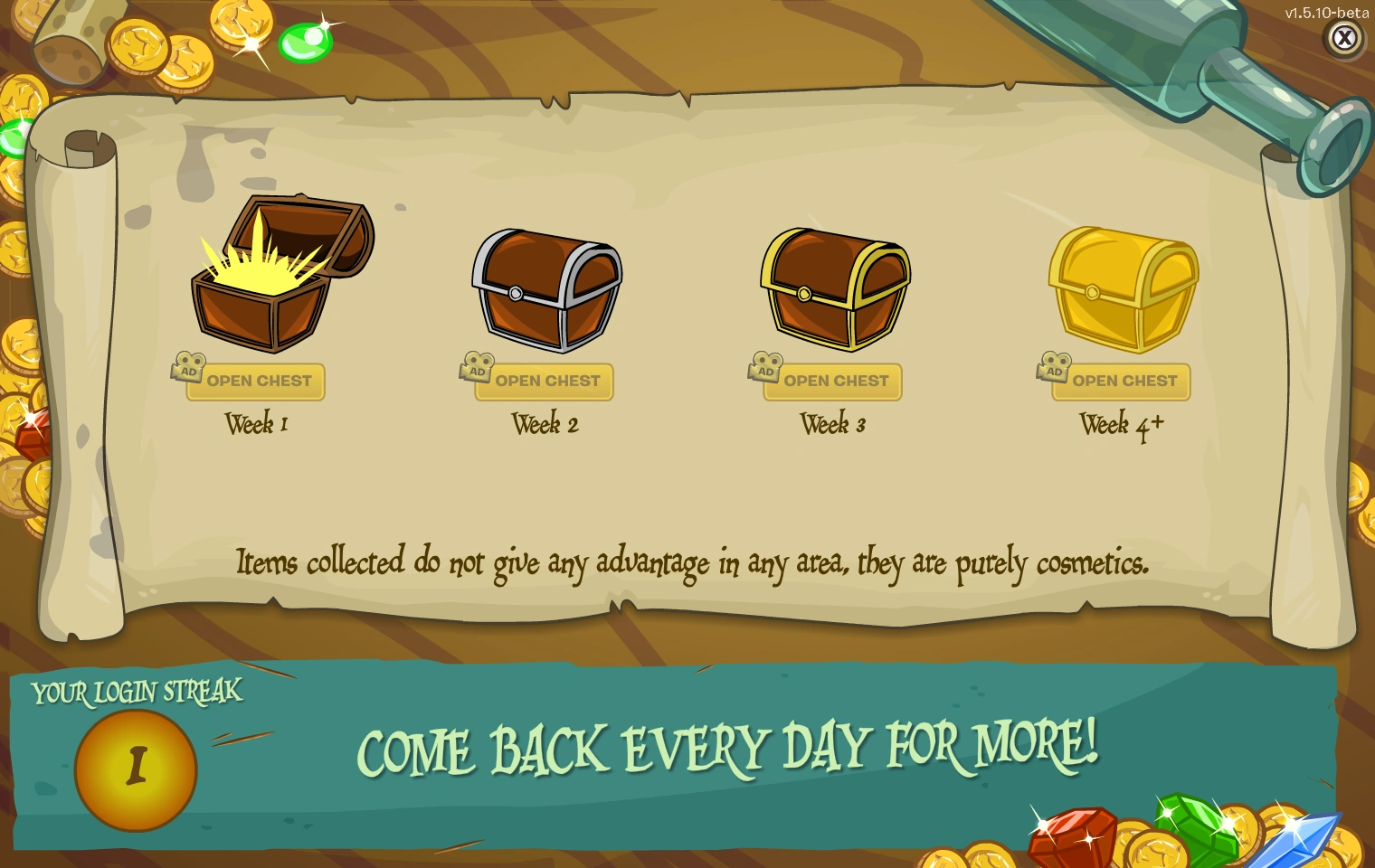The height and width of the screenshot is (868, 1375).
Task: Click the login streak coin showing 1
Action: click(137, 768)
